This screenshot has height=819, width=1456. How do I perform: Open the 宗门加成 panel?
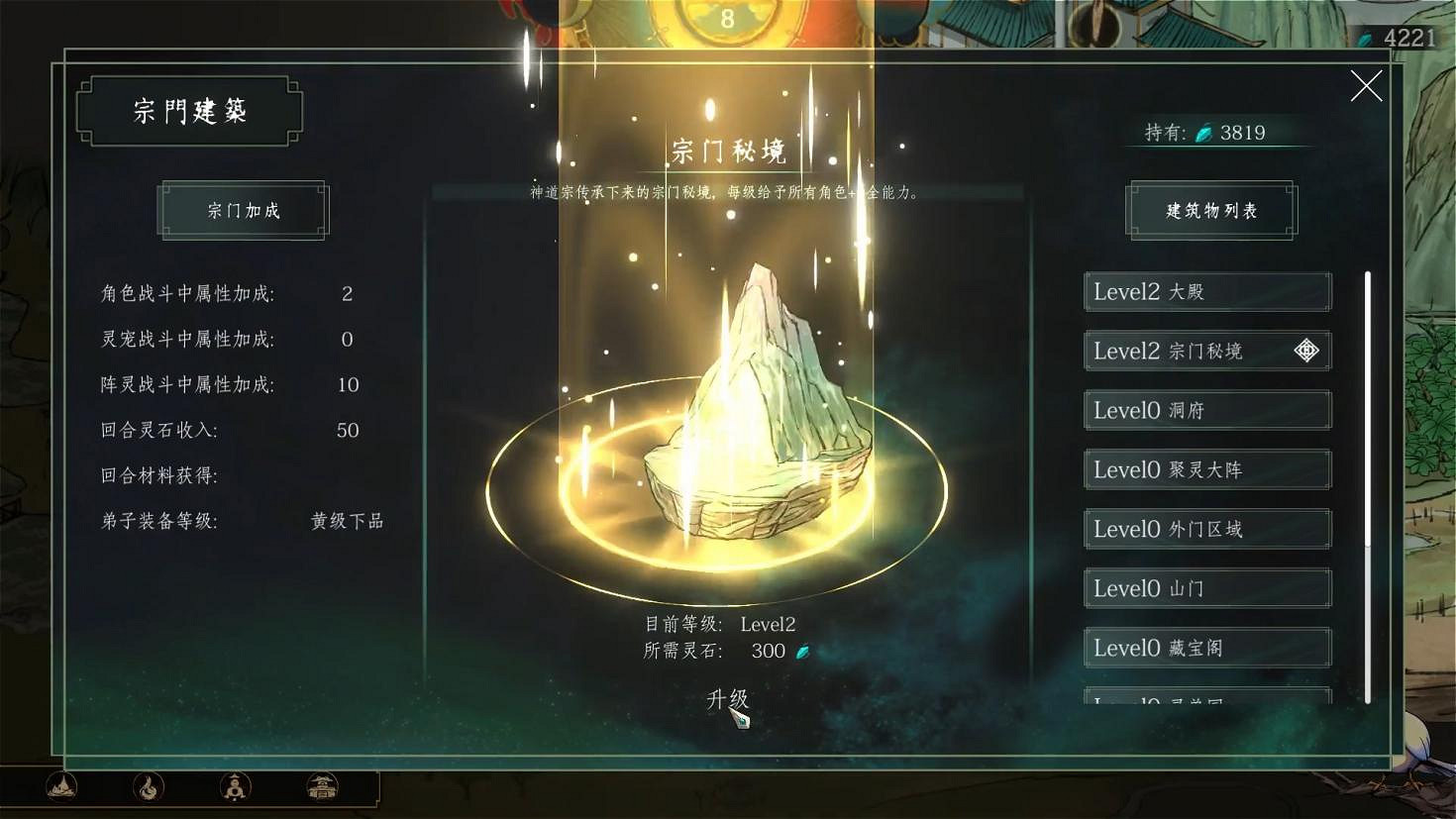tap(242, 210)
